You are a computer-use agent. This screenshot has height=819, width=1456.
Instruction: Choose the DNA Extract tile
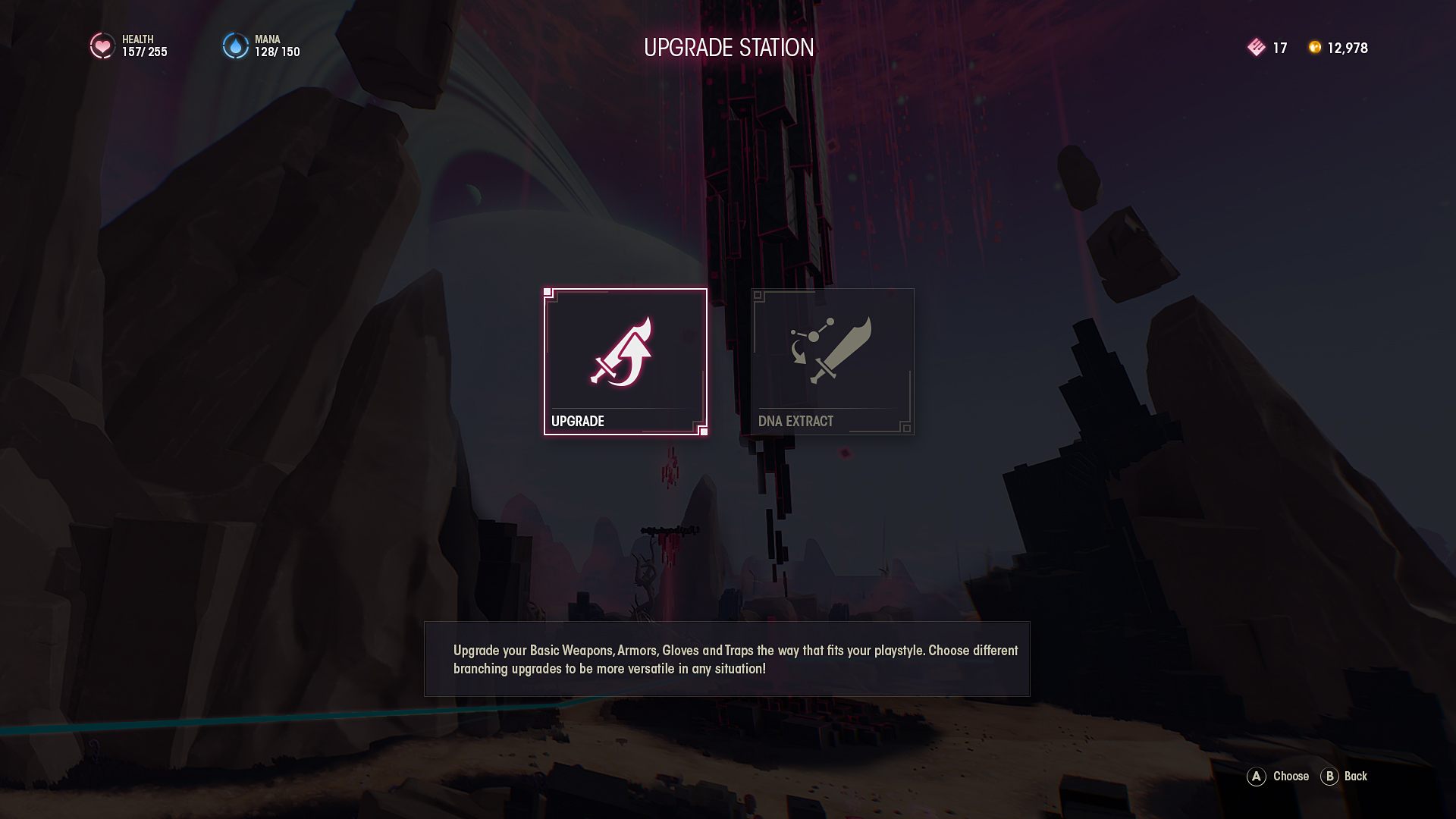coord(832,361)
